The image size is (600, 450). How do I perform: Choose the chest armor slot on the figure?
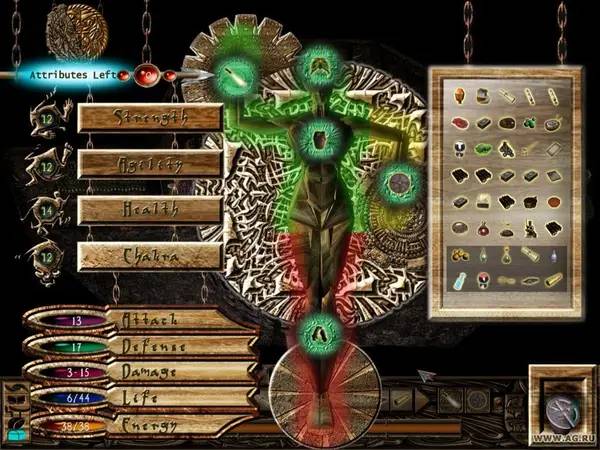point(318,135)
